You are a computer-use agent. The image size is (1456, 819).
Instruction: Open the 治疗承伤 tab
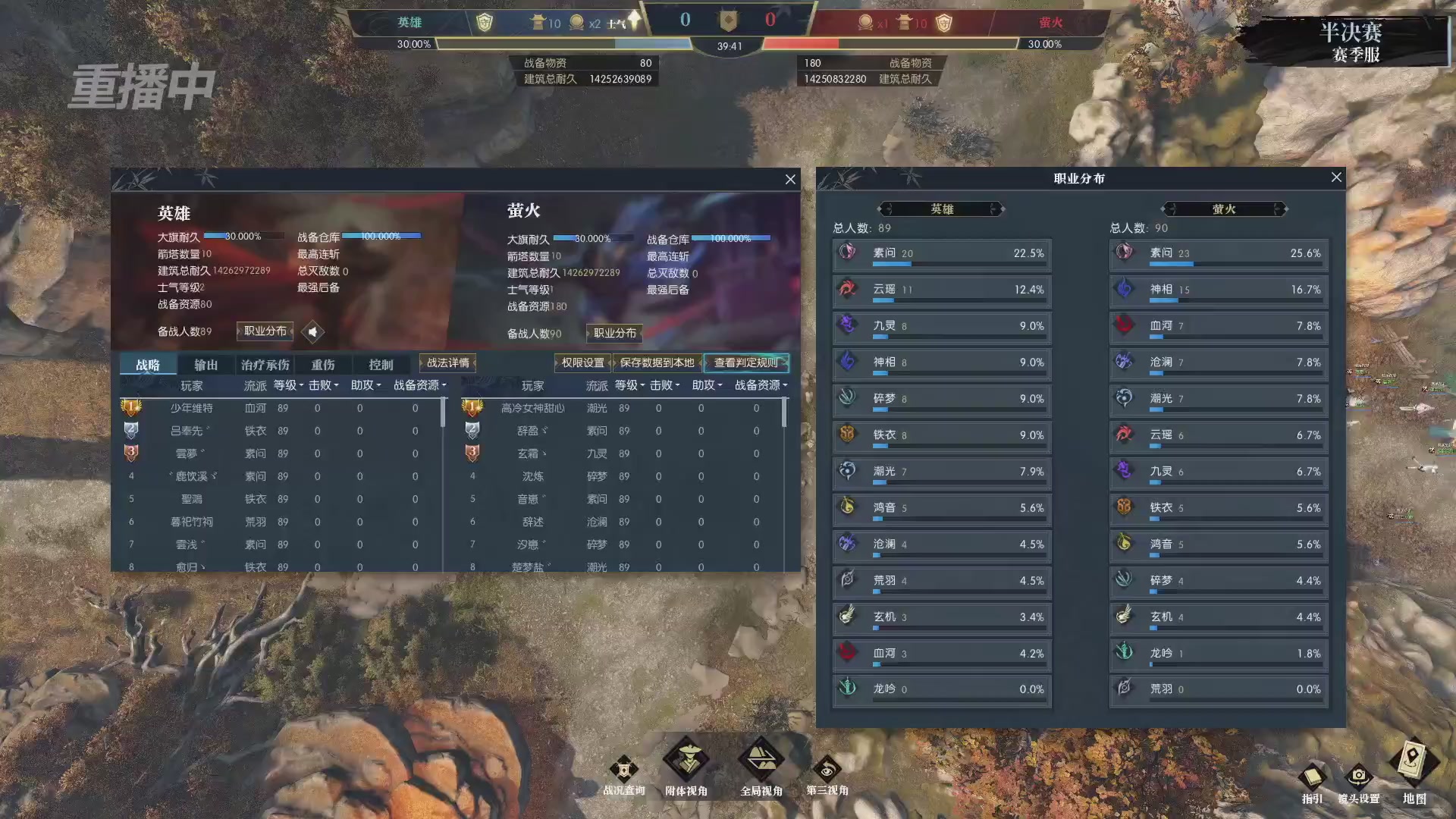[264, 364]
